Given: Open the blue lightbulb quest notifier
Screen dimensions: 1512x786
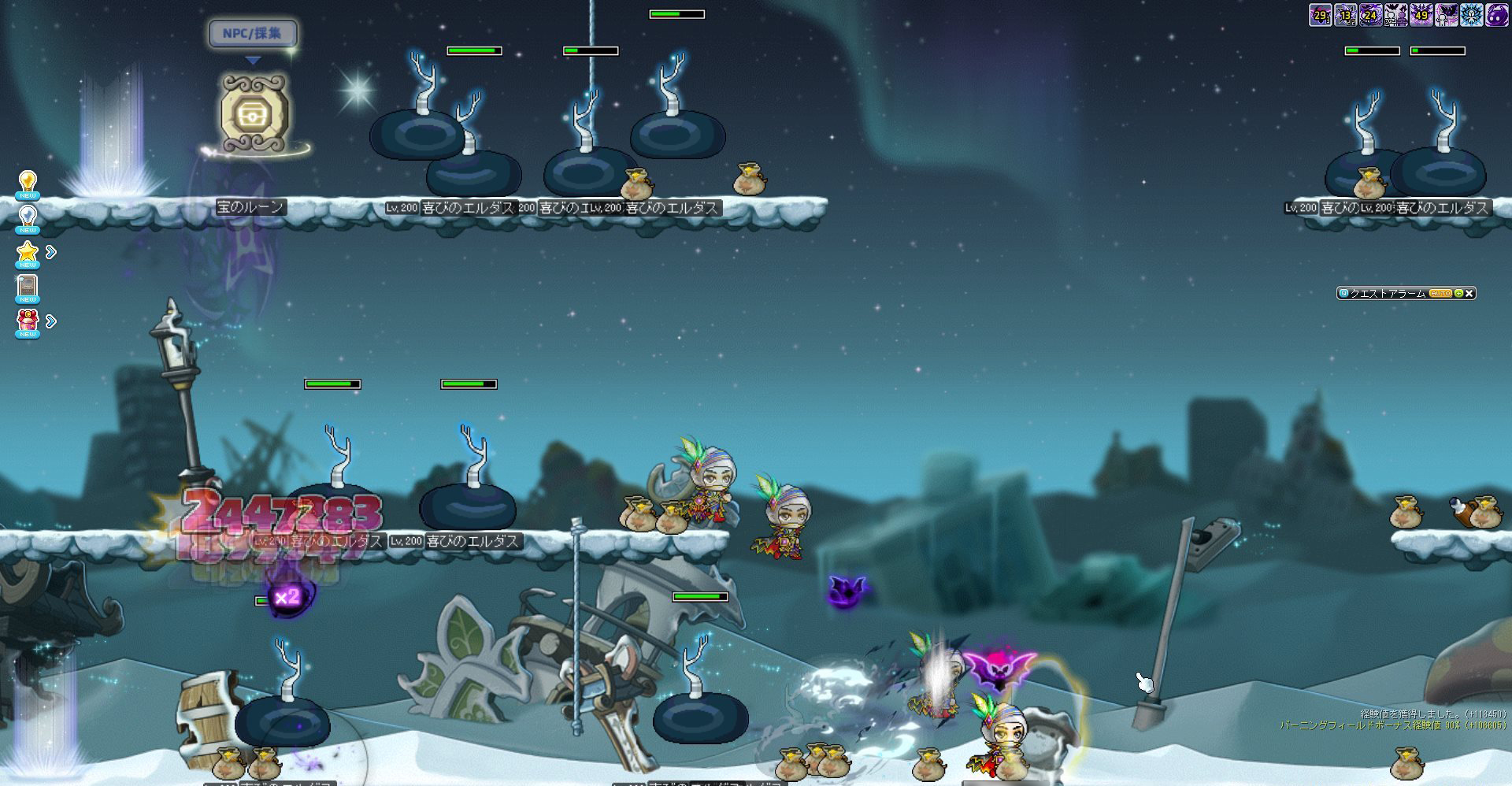Looking at the screenshot, I should [28, 218].
